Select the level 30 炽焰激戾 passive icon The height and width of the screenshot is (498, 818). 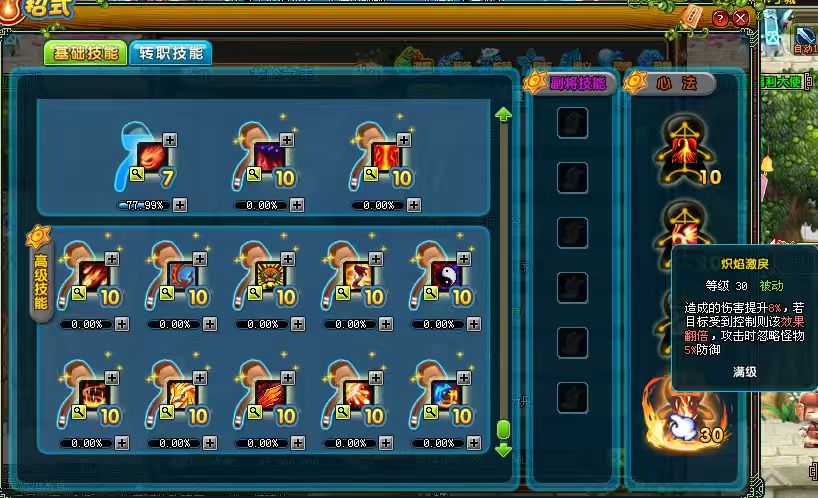(684, 412)
